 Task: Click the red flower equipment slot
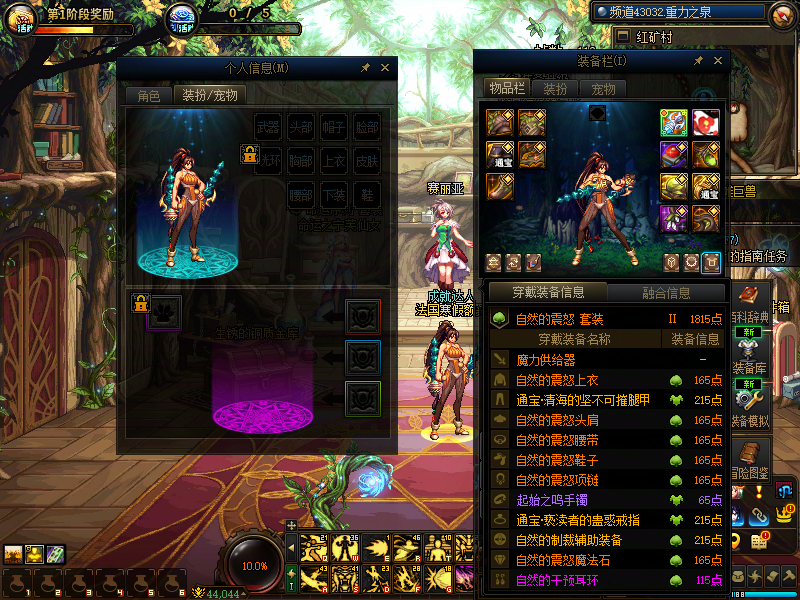[706, 122]
